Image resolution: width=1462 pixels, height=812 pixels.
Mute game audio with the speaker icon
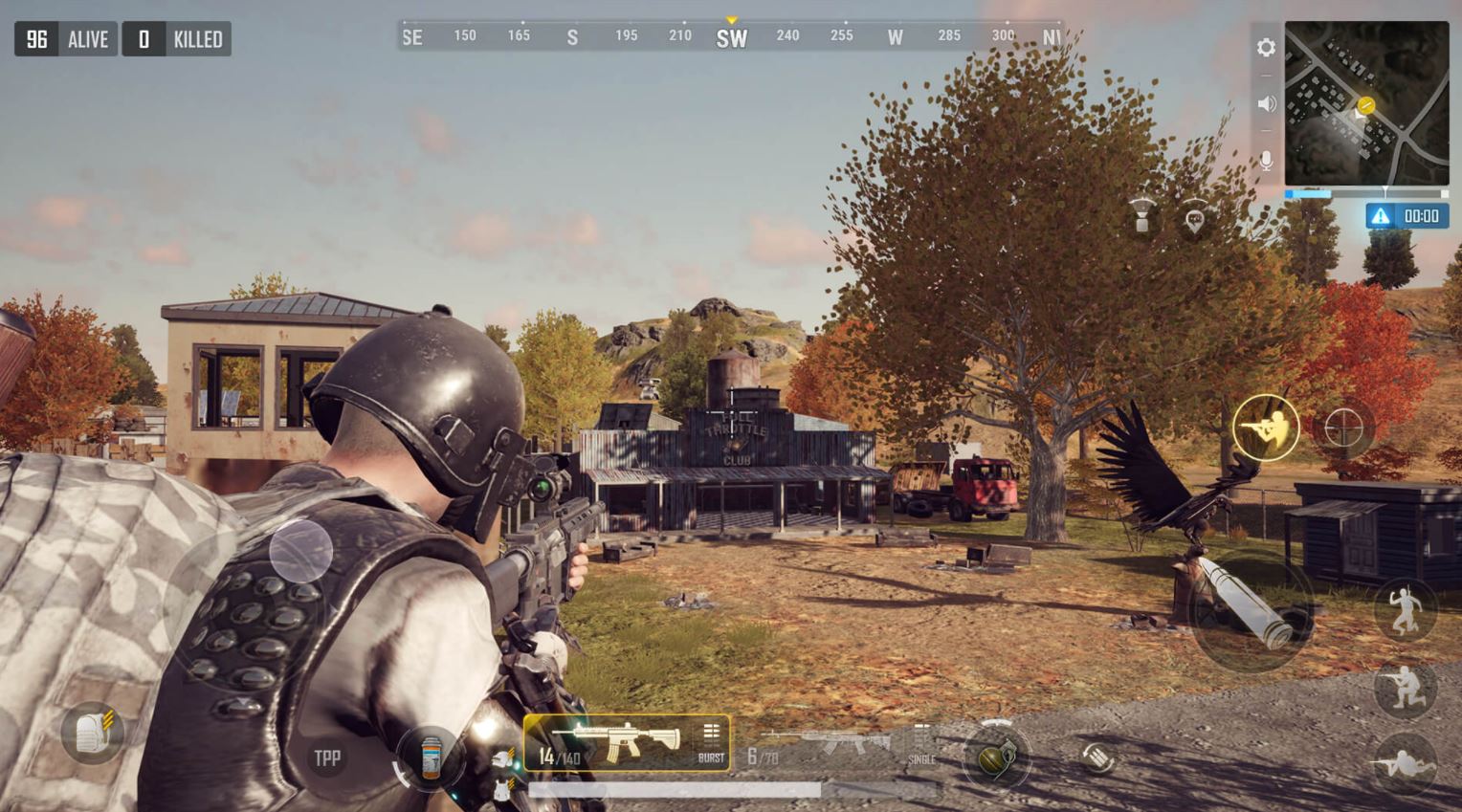coord(1267,101)
